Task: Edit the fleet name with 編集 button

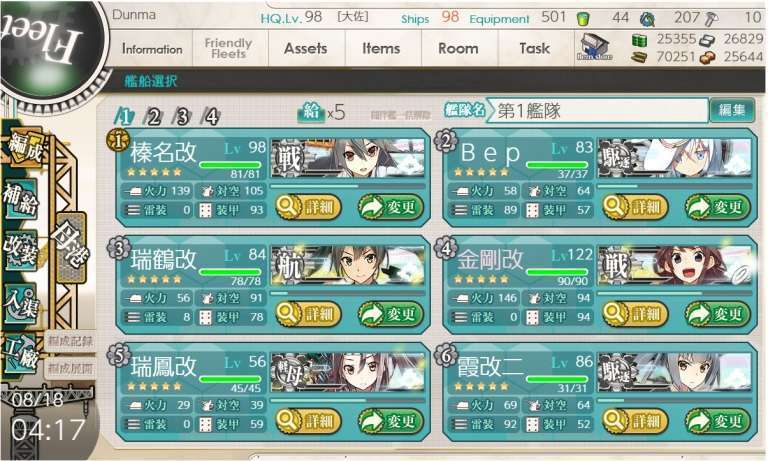Action: click(x=731, y=111)
